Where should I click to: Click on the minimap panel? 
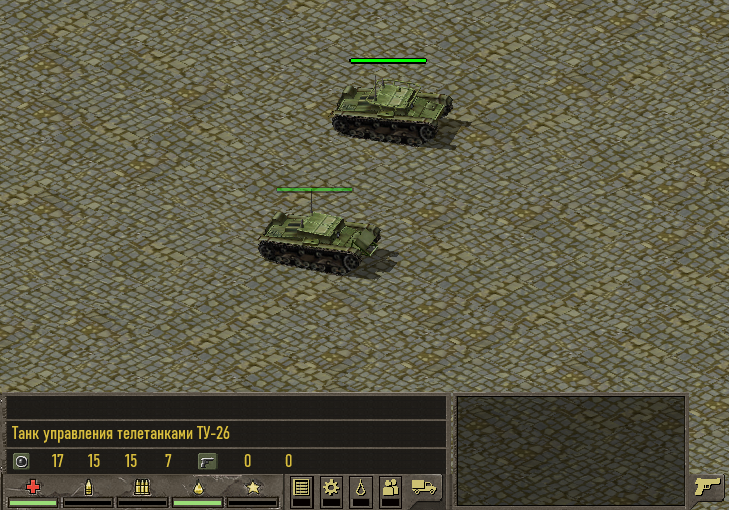[x=571, y=450]
